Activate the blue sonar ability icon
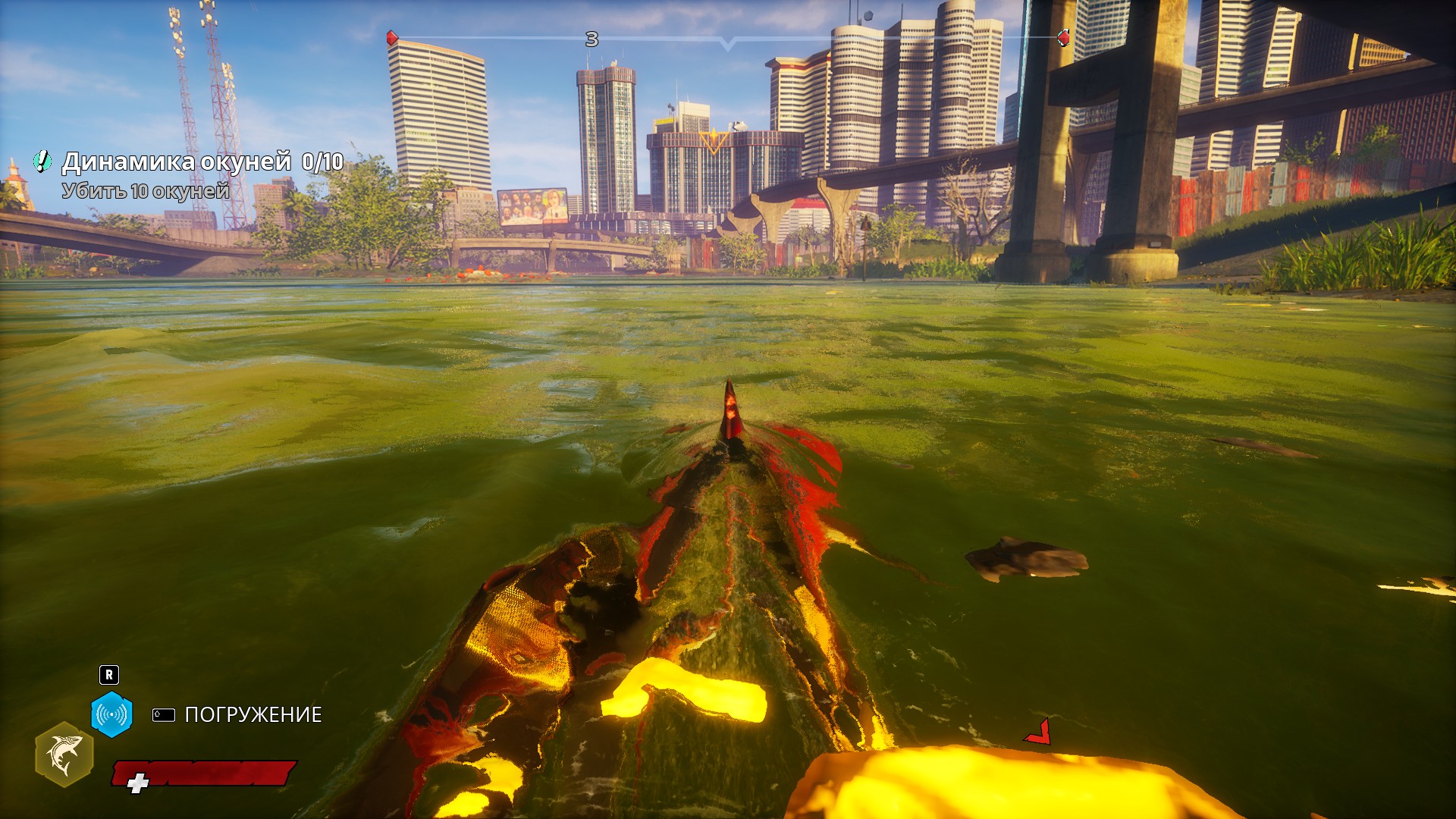Image resolution: width=1456 pixels, height=819 pixels. click(112, 714)
